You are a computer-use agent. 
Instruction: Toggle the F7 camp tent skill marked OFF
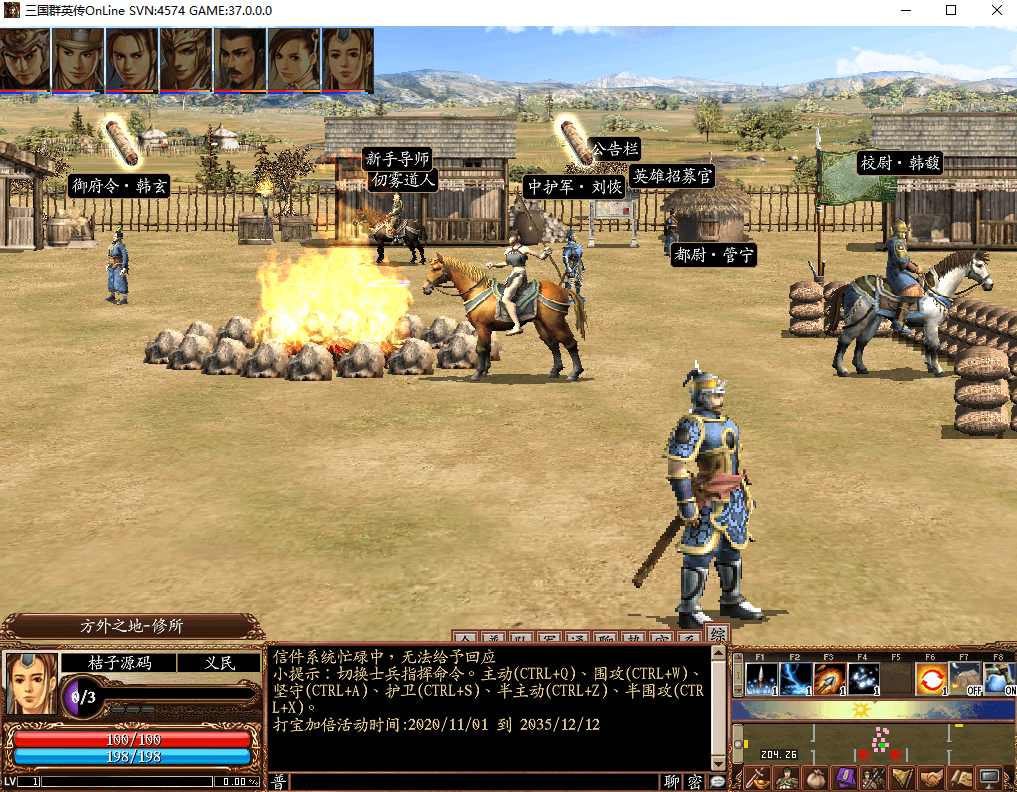966,680
